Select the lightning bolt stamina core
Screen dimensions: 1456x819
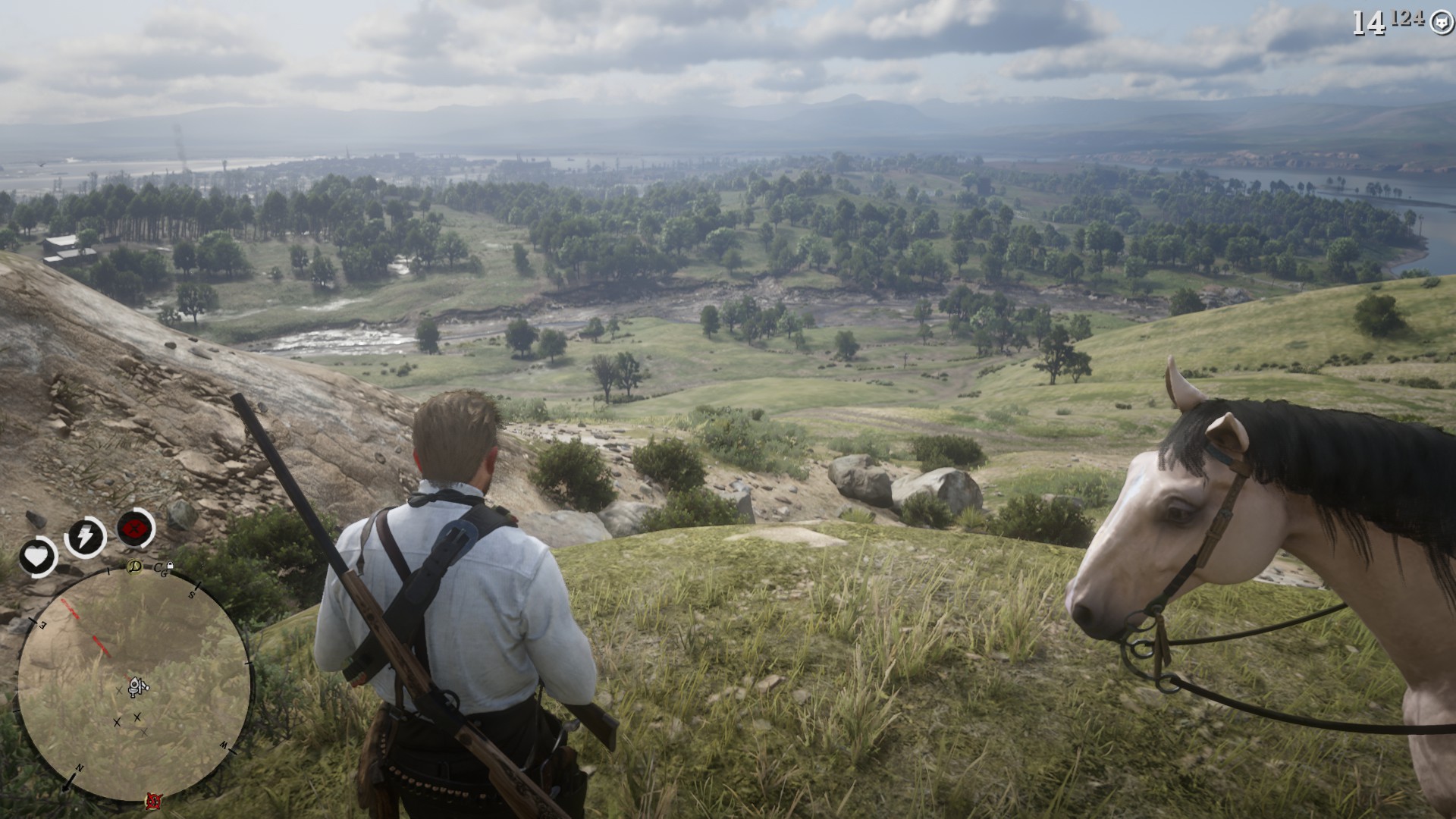click(x=85, y=537)
